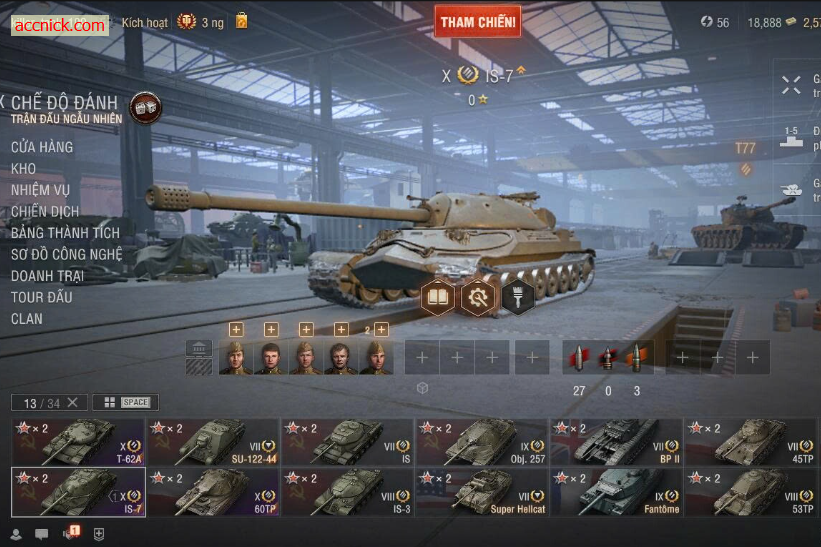Change battle mode via the dice icon
Screen dimensions: 821x547
pyautogui.click(x=145, y=108)
